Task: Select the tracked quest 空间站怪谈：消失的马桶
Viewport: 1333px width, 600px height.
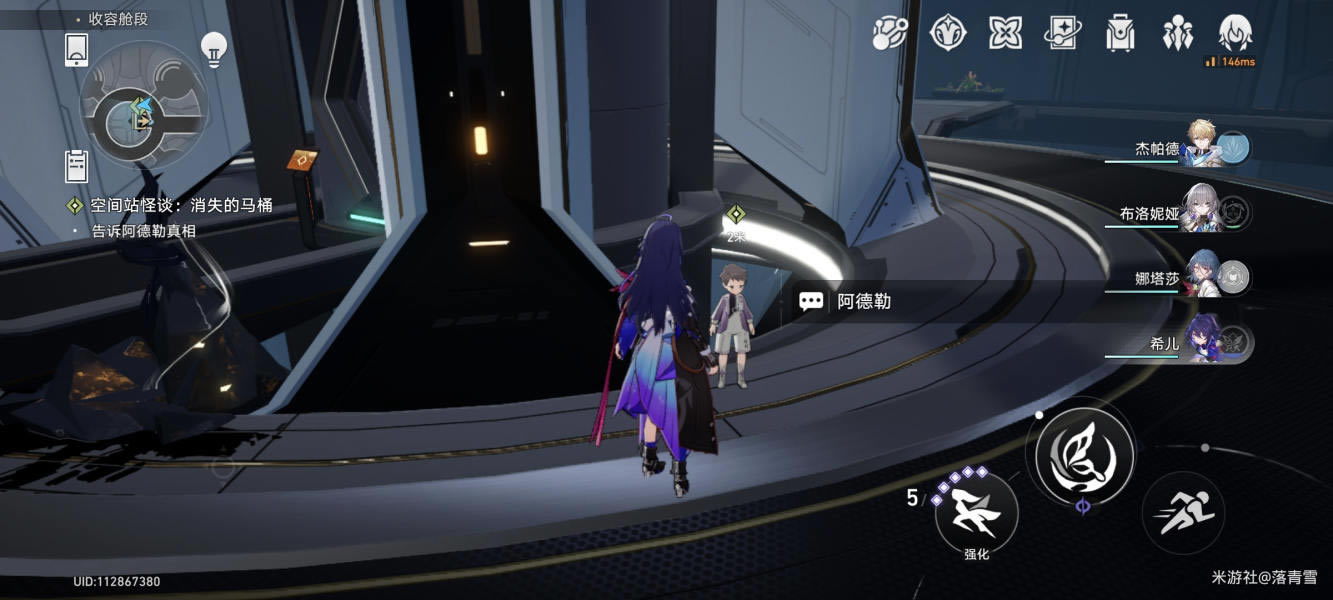Action: coord(180,206)
